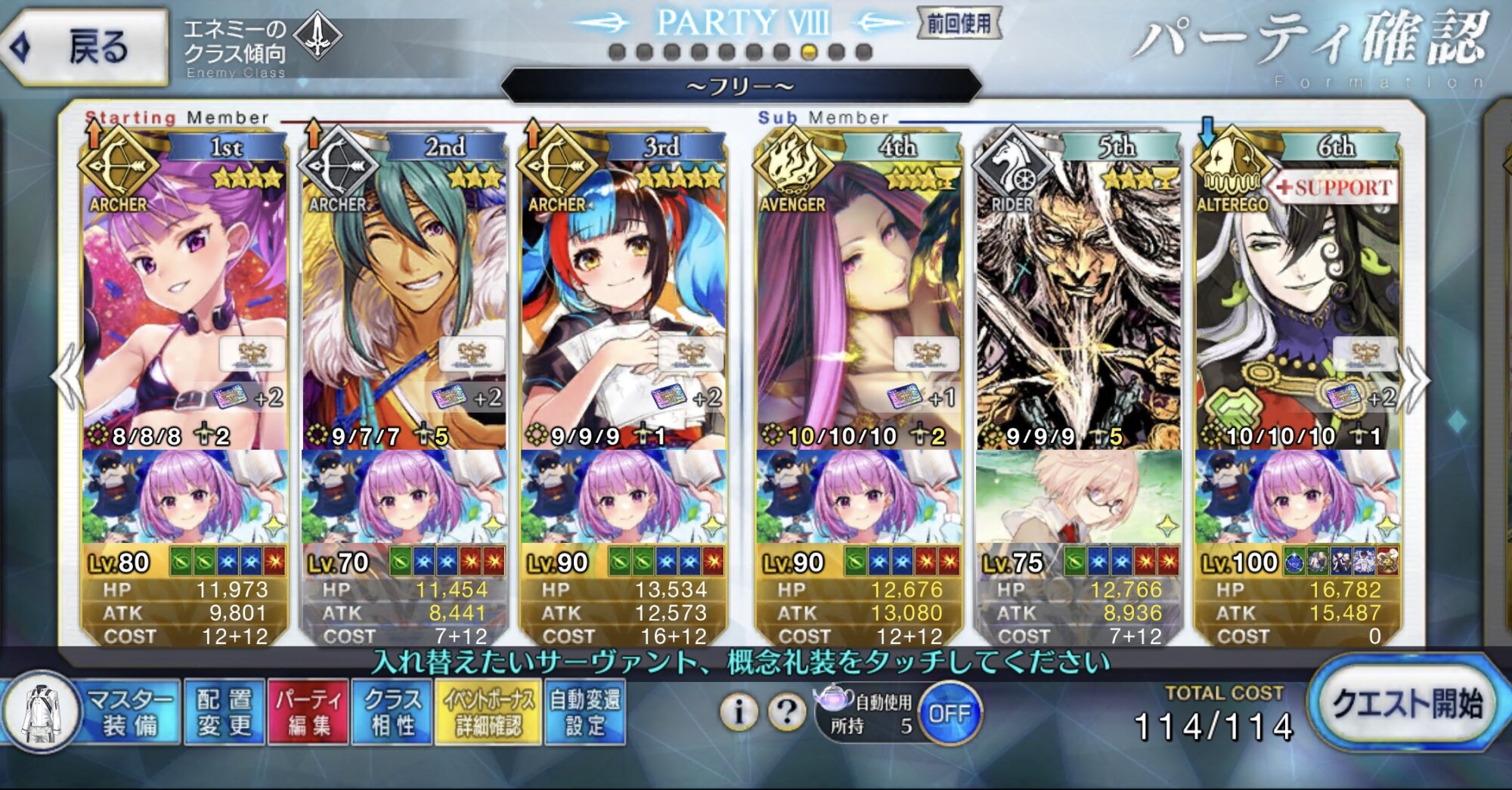Open 配置変更 formation change
Viewport: 1512px width, 790px height.
click(x=224, y=712)
